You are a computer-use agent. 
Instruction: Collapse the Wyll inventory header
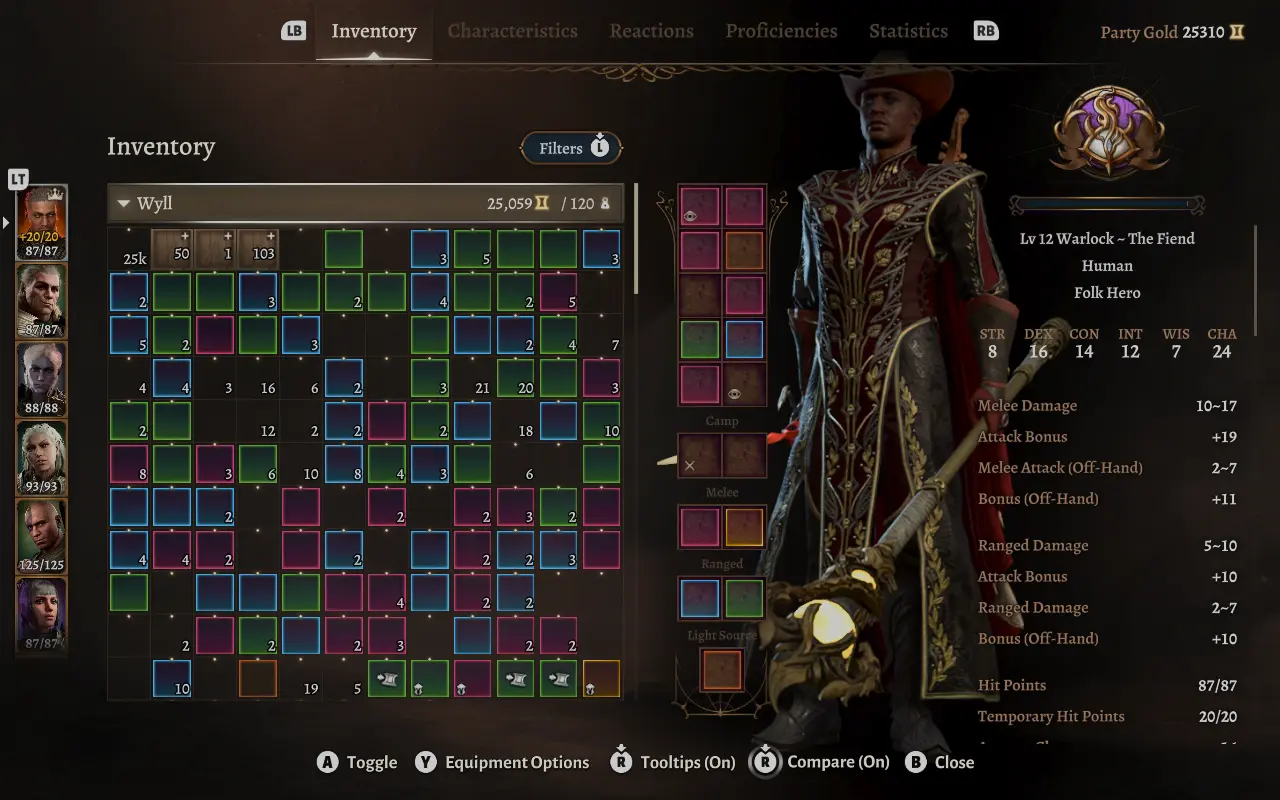click(x=124, y=204)
